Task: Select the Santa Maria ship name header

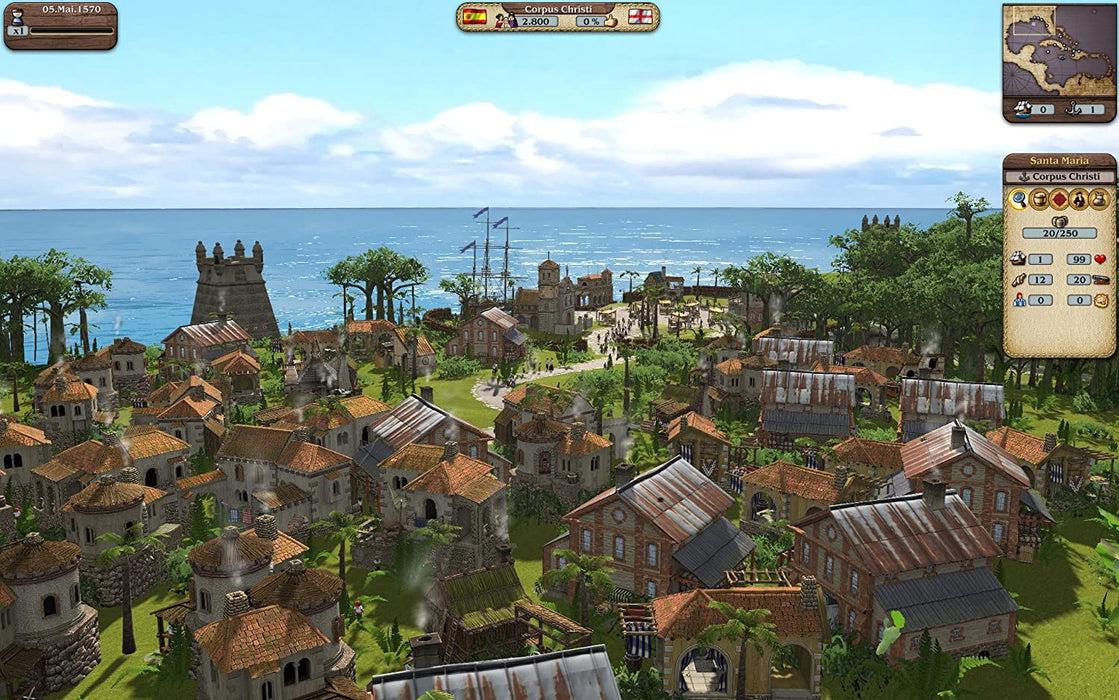Action: (1059, 160)
